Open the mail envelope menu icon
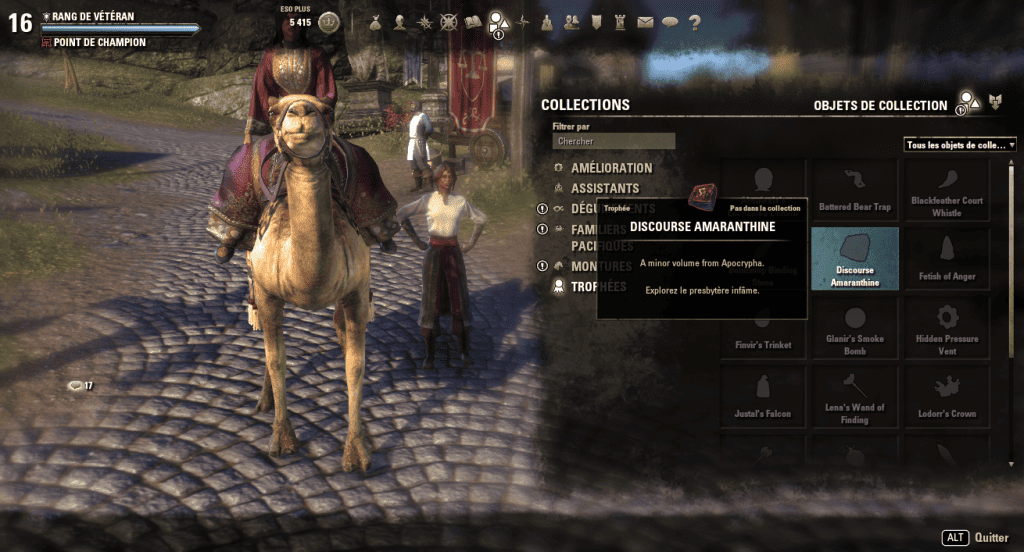 645,21
